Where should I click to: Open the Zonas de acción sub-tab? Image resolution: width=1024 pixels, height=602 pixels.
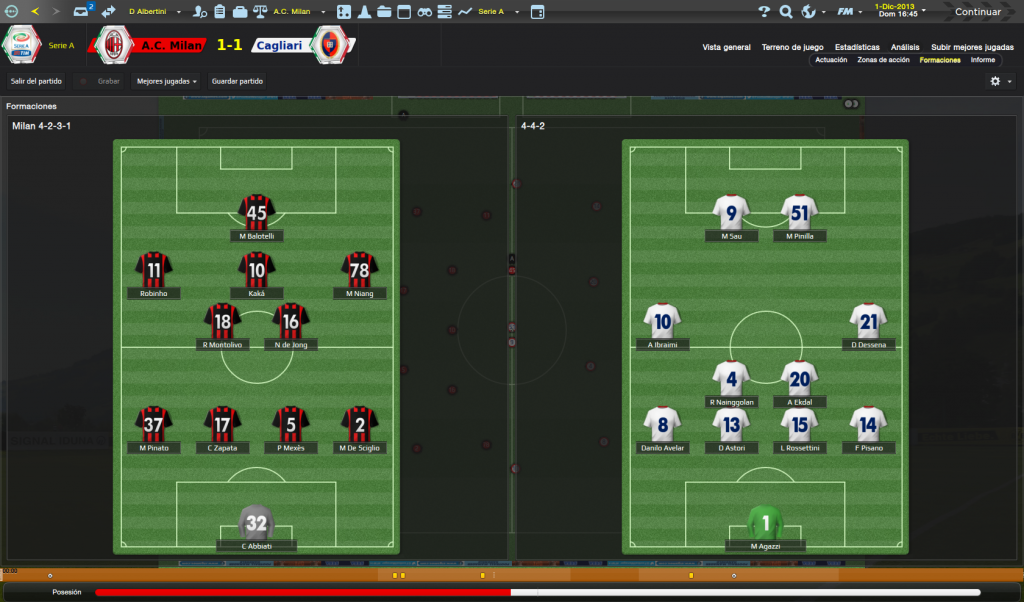pyautogui.click(x=883, y=60)
